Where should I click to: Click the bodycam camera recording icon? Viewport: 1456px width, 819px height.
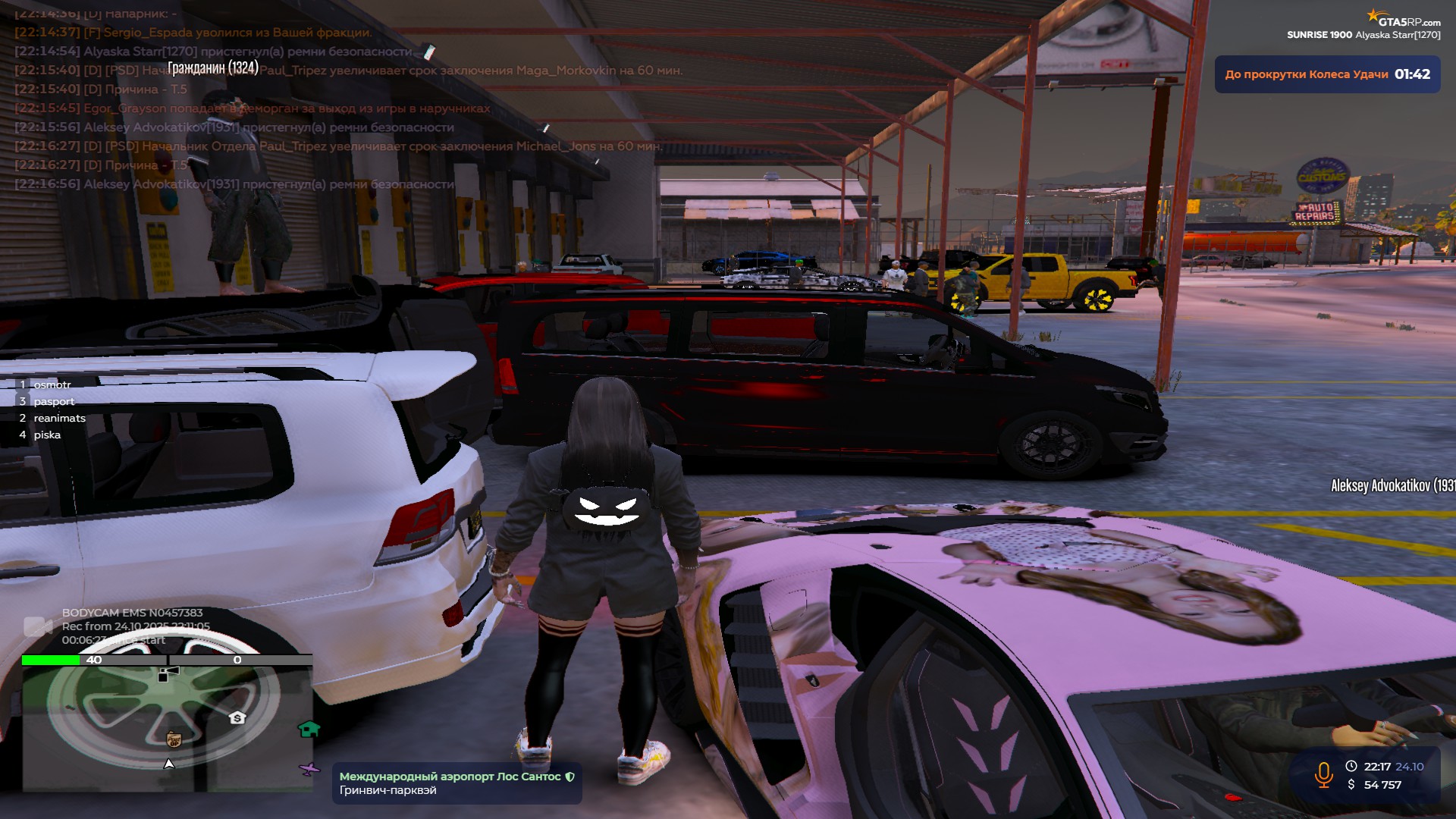pyautogui.click(x=37, y=626)
